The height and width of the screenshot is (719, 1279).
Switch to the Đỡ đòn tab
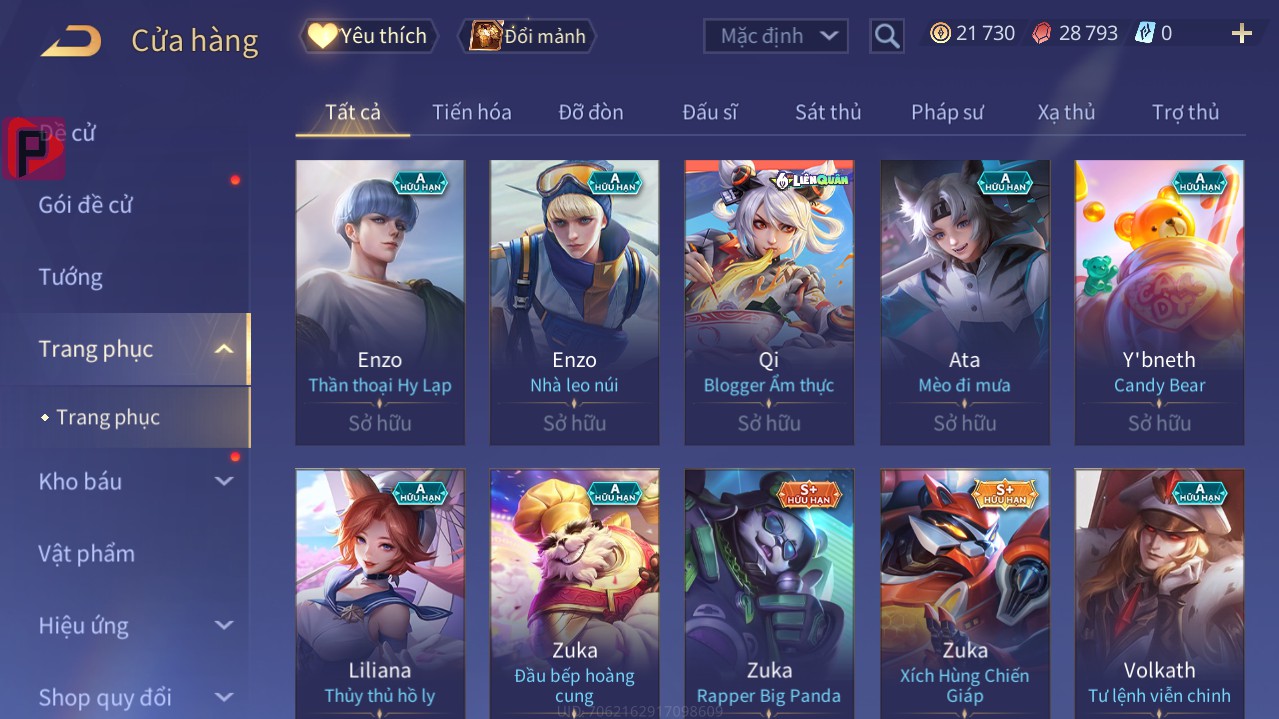pos(590,112)
